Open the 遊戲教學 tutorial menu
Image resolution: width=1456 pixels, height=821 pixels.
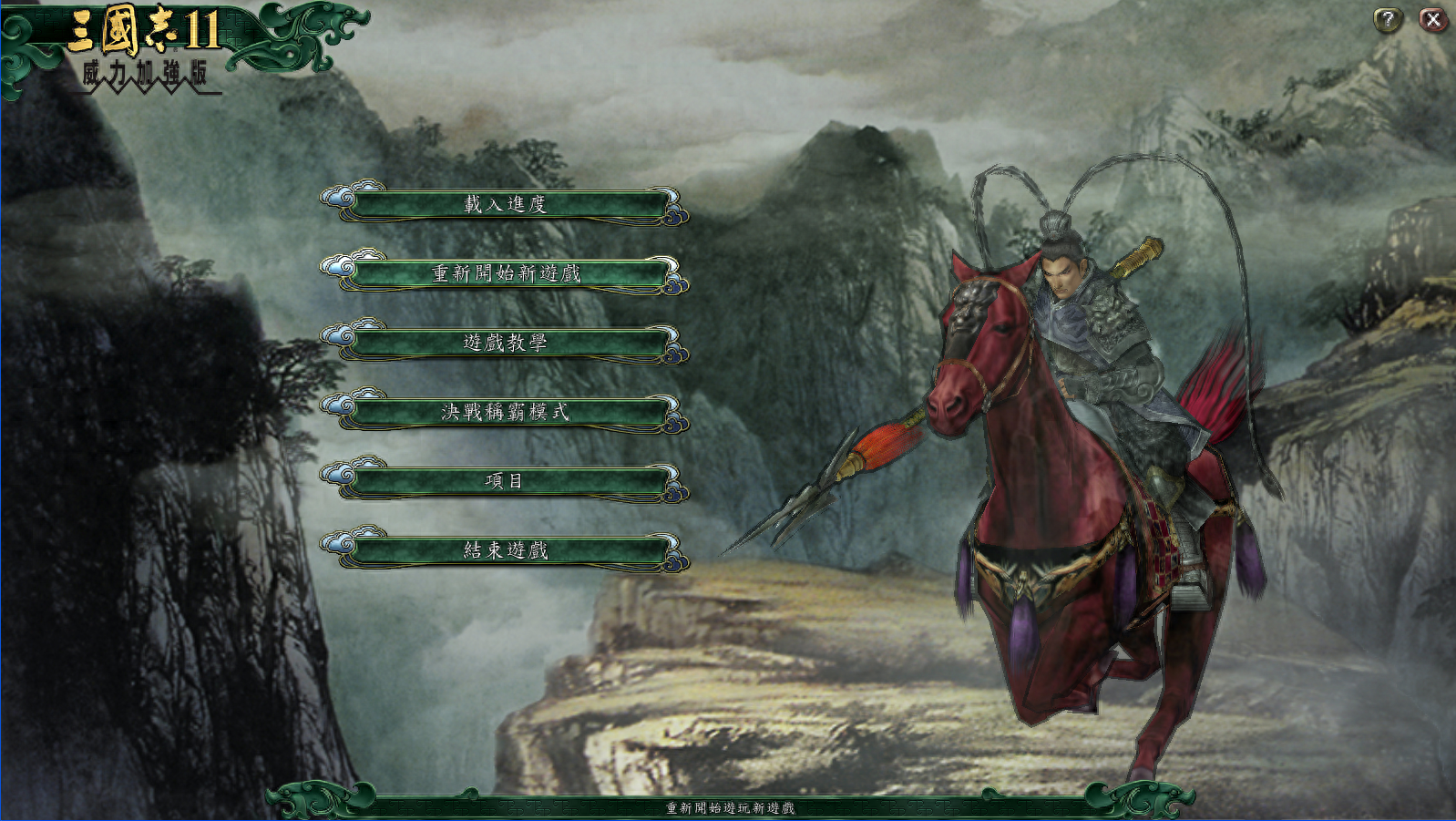click(506, 343)
